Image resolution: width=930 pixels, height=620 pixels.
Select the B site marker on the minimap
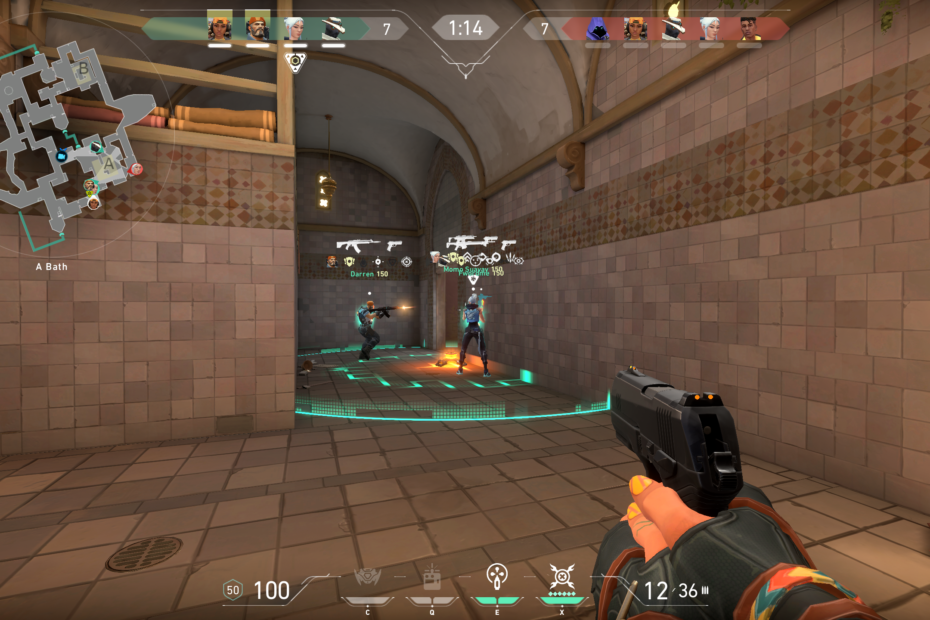(x=84, y=70)
